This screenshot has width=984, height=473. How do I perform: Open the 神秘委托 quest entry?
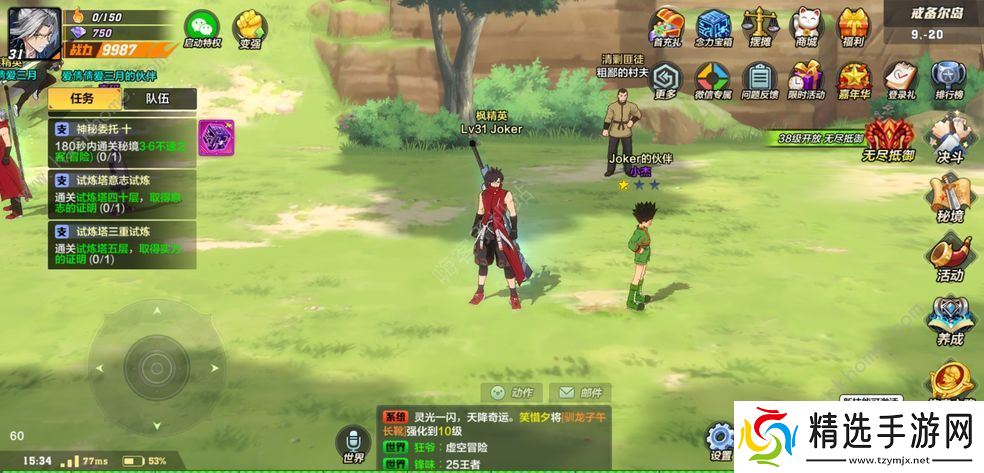click(x=122, y=142)
